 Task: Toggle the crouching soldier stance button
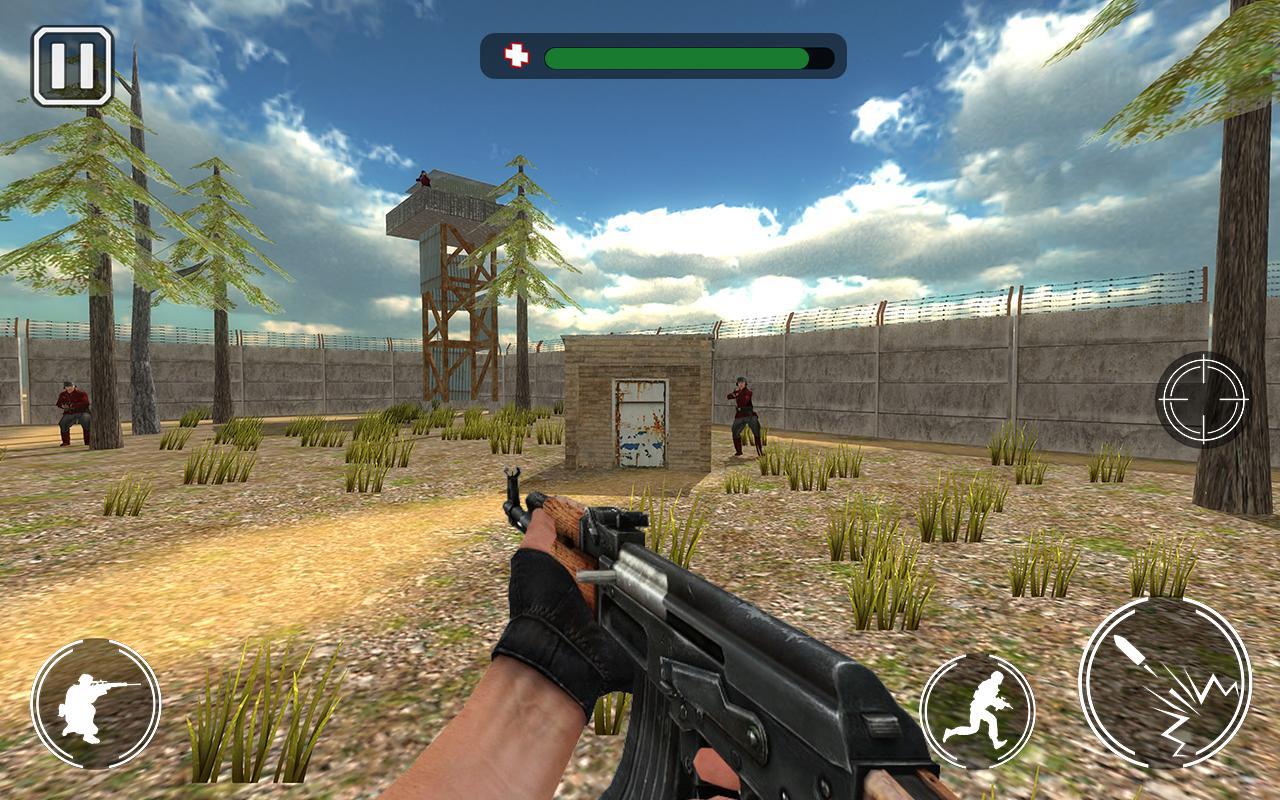(96, 703)
